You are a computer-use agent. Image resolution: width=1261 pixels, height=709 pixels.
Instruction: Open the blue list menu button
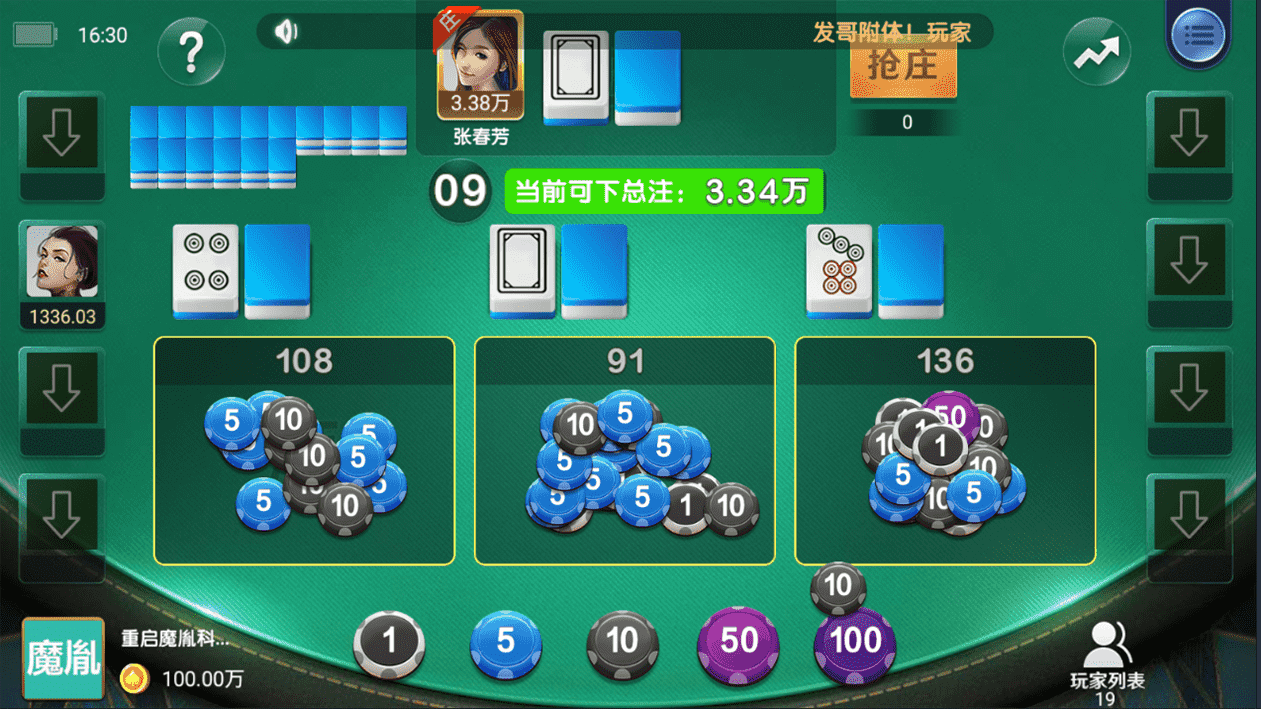click(x=1198, y=35)
